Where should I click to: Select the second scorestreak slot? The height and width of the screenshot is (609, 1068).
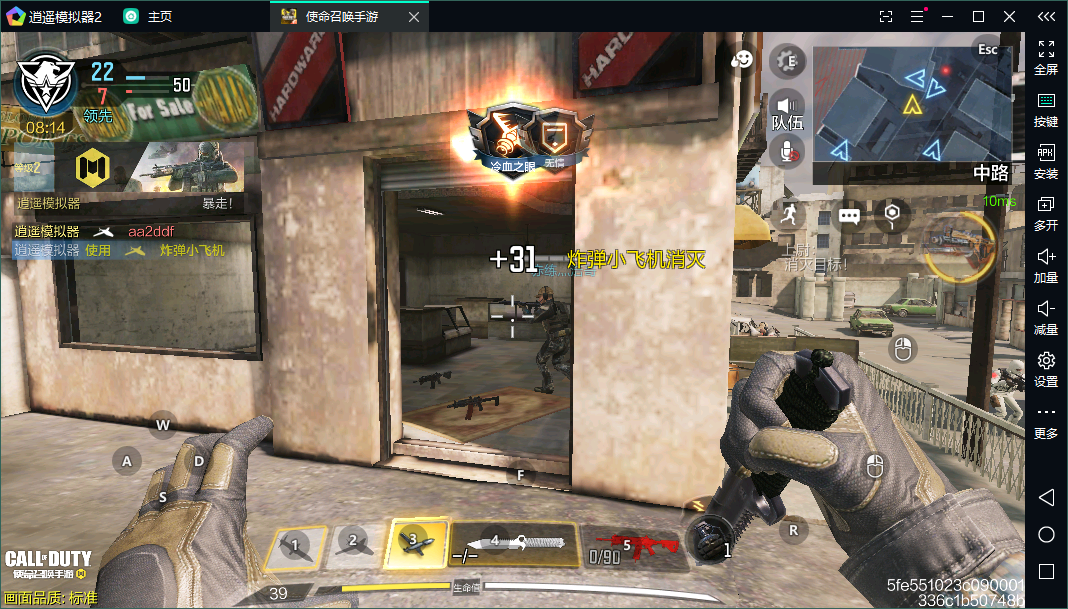353,544
